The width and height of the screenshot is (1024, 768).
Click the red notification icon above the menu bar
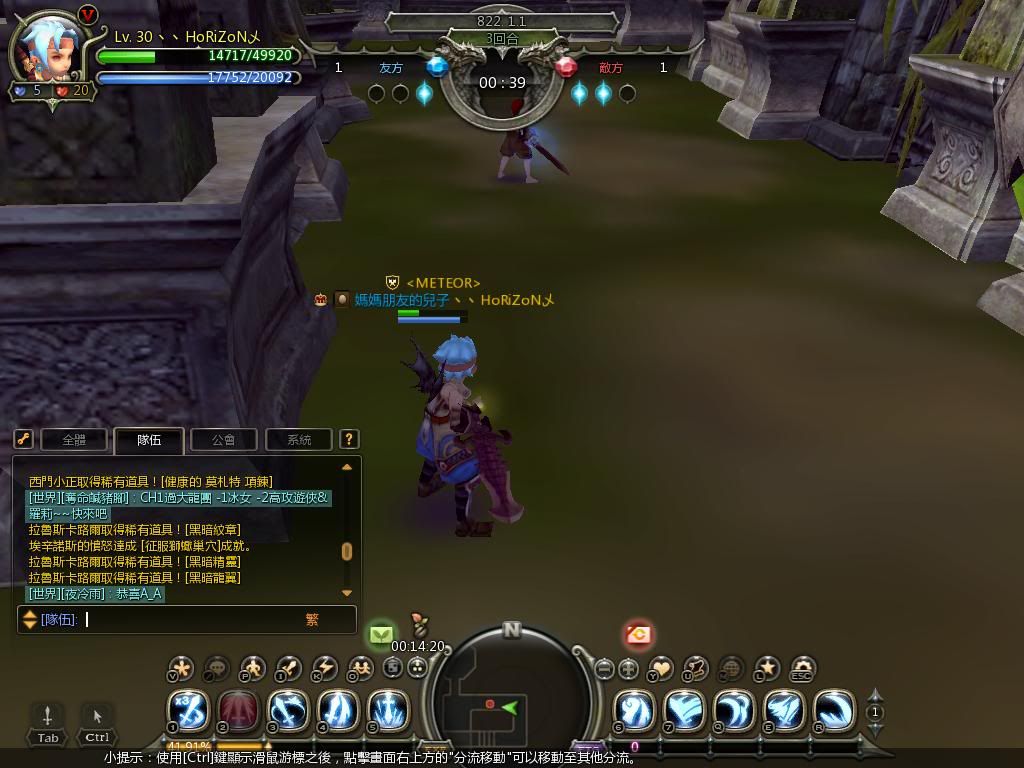(x=638, y=634)
